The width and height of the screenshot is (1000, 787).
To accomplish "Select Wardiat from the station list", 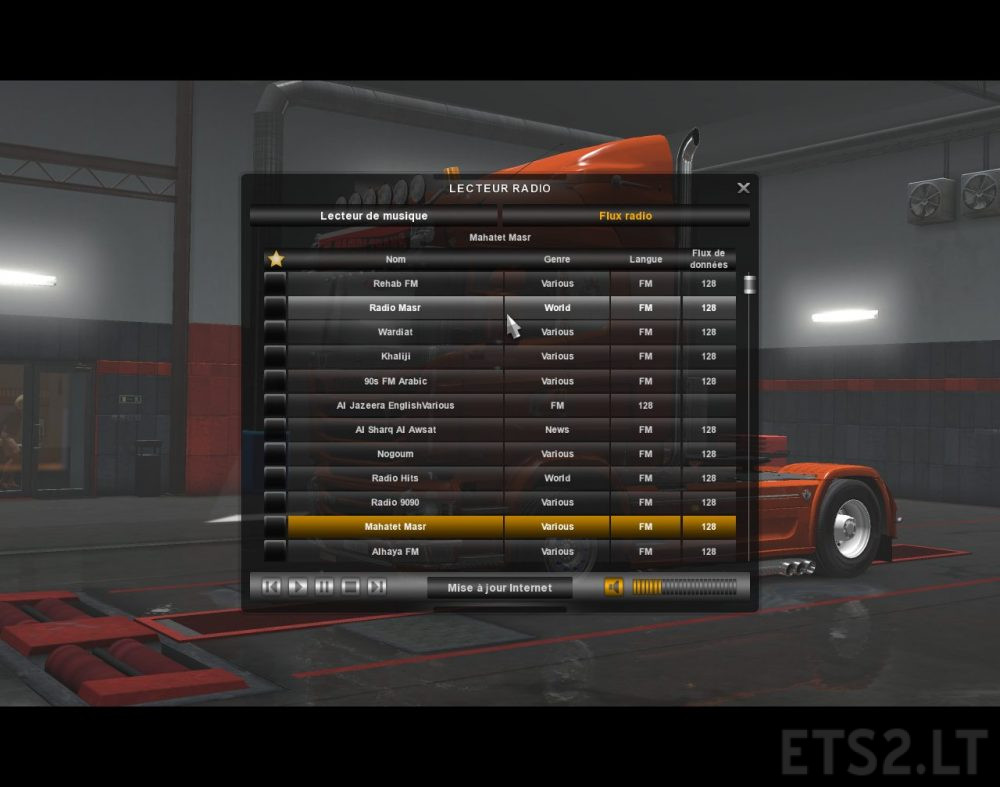I will [395, 332].
